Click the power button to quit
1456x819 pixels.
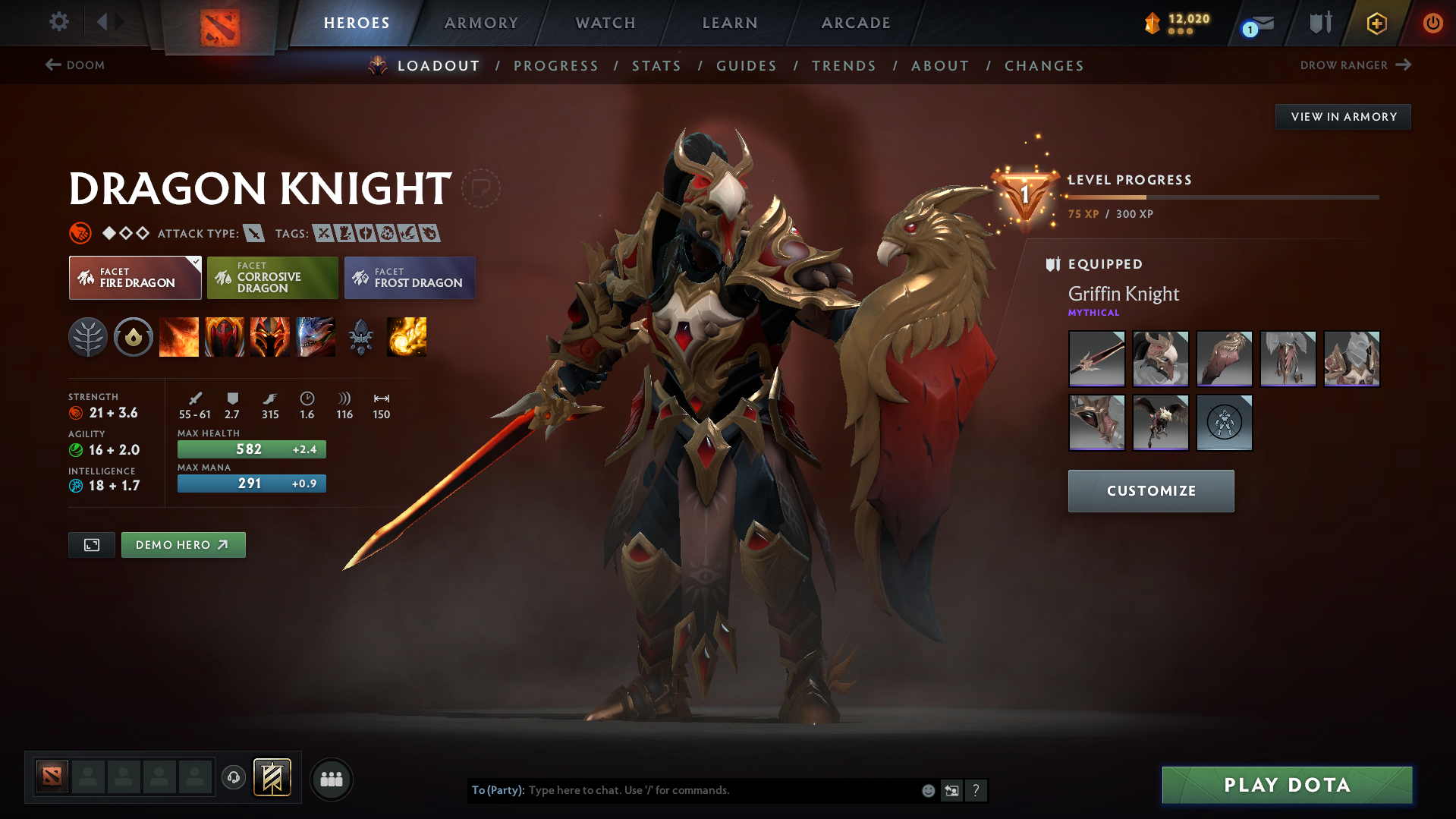[x=1432, y=23]
